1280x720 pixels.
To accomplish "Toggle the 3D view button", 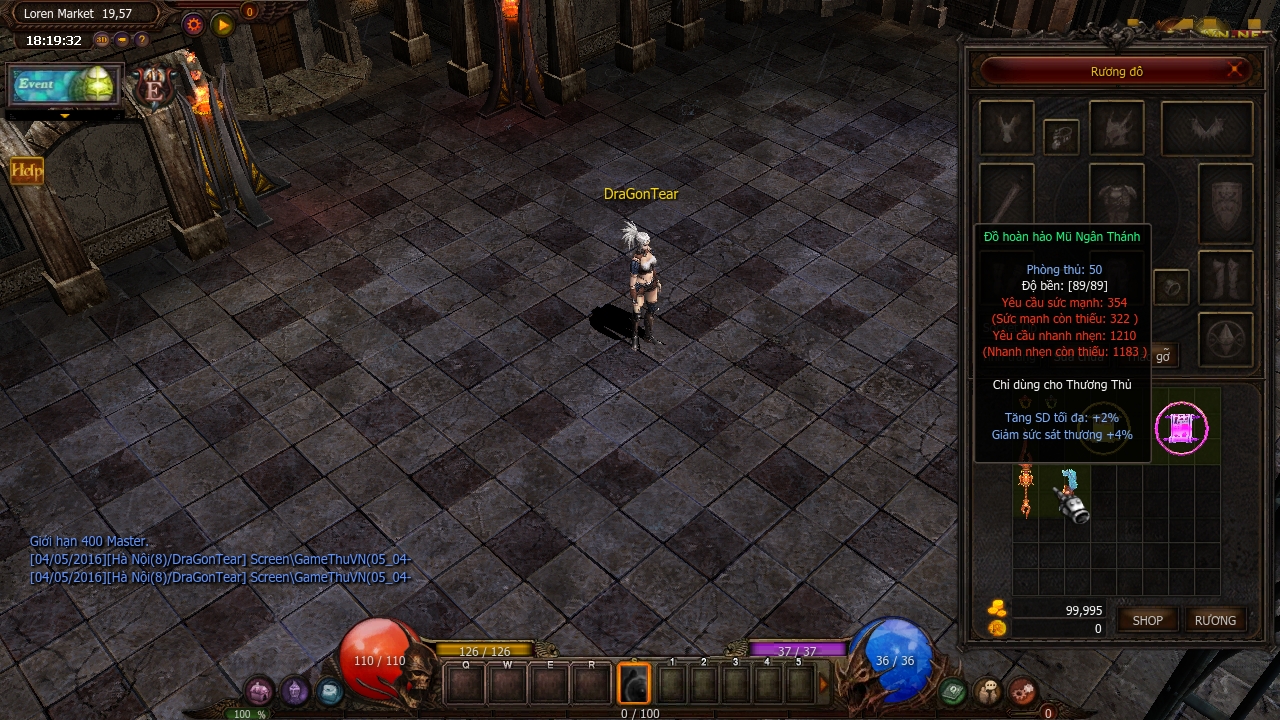I will tap(102, 40).
